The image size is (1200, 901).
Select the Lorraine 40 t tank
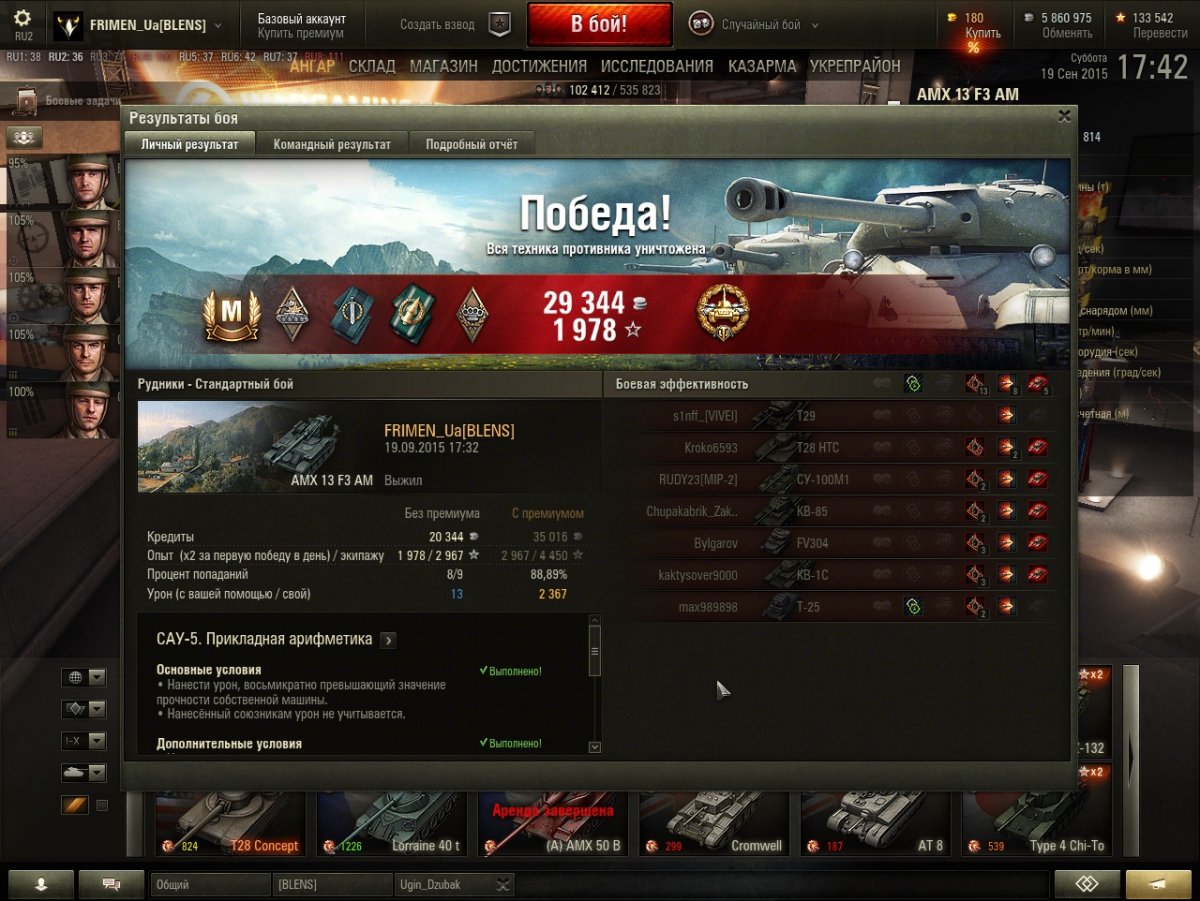click(x=393, y=820)
